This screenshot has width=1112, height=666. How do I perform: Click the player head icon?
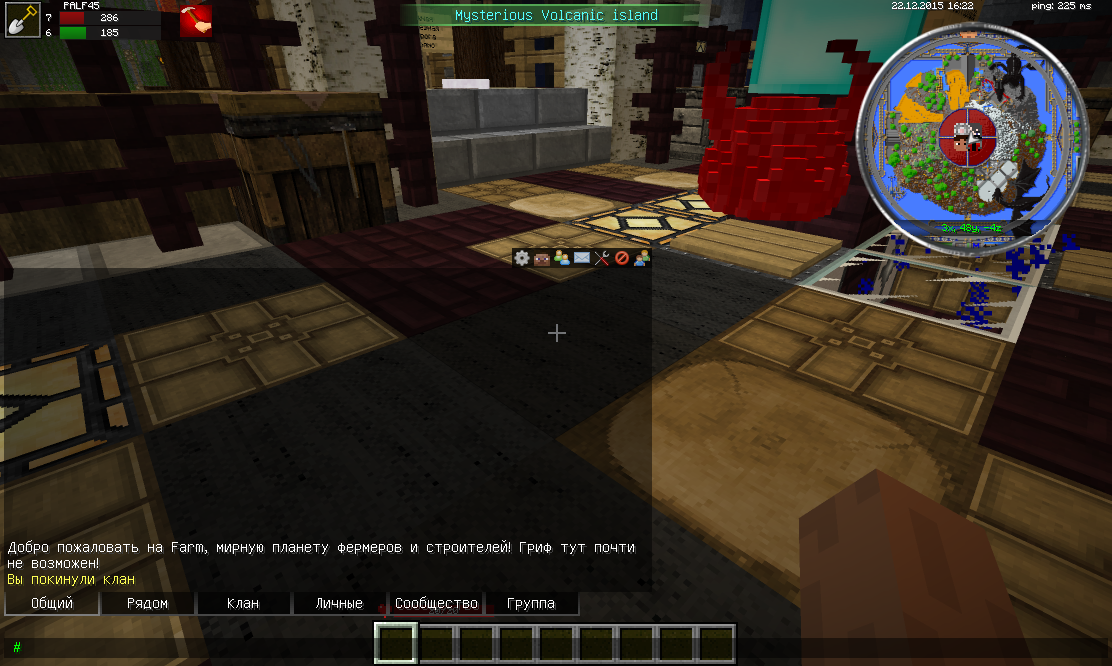coord(541,258)
